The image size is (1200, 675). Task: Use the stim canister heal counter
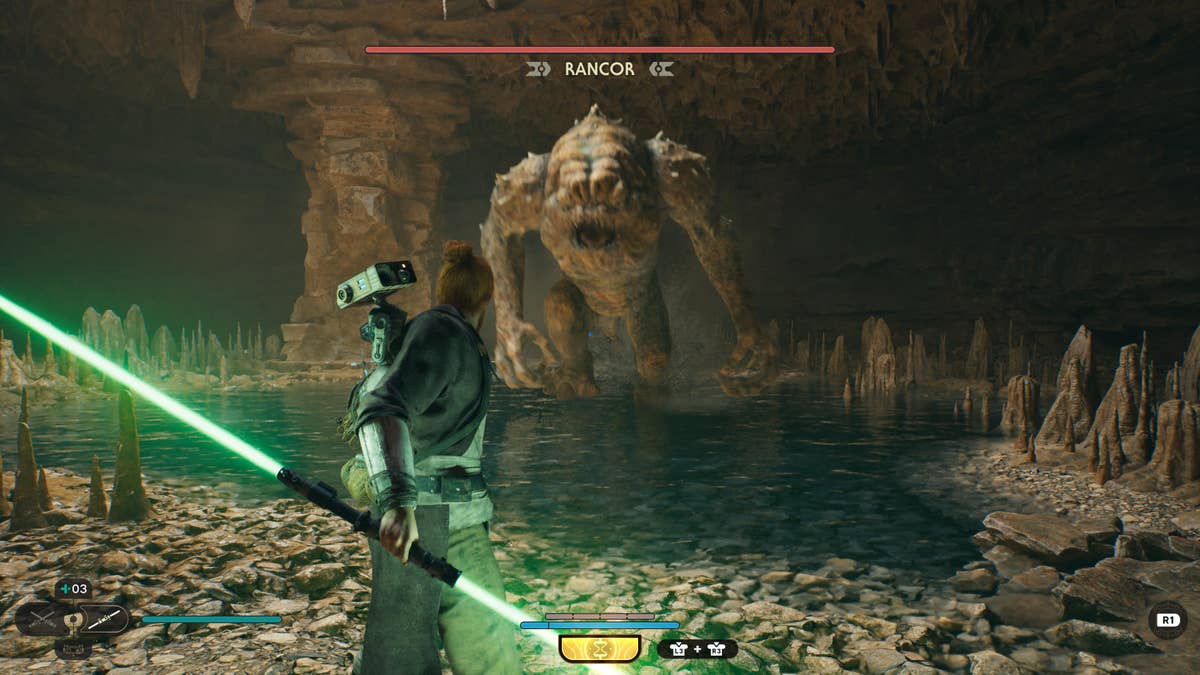73,588
